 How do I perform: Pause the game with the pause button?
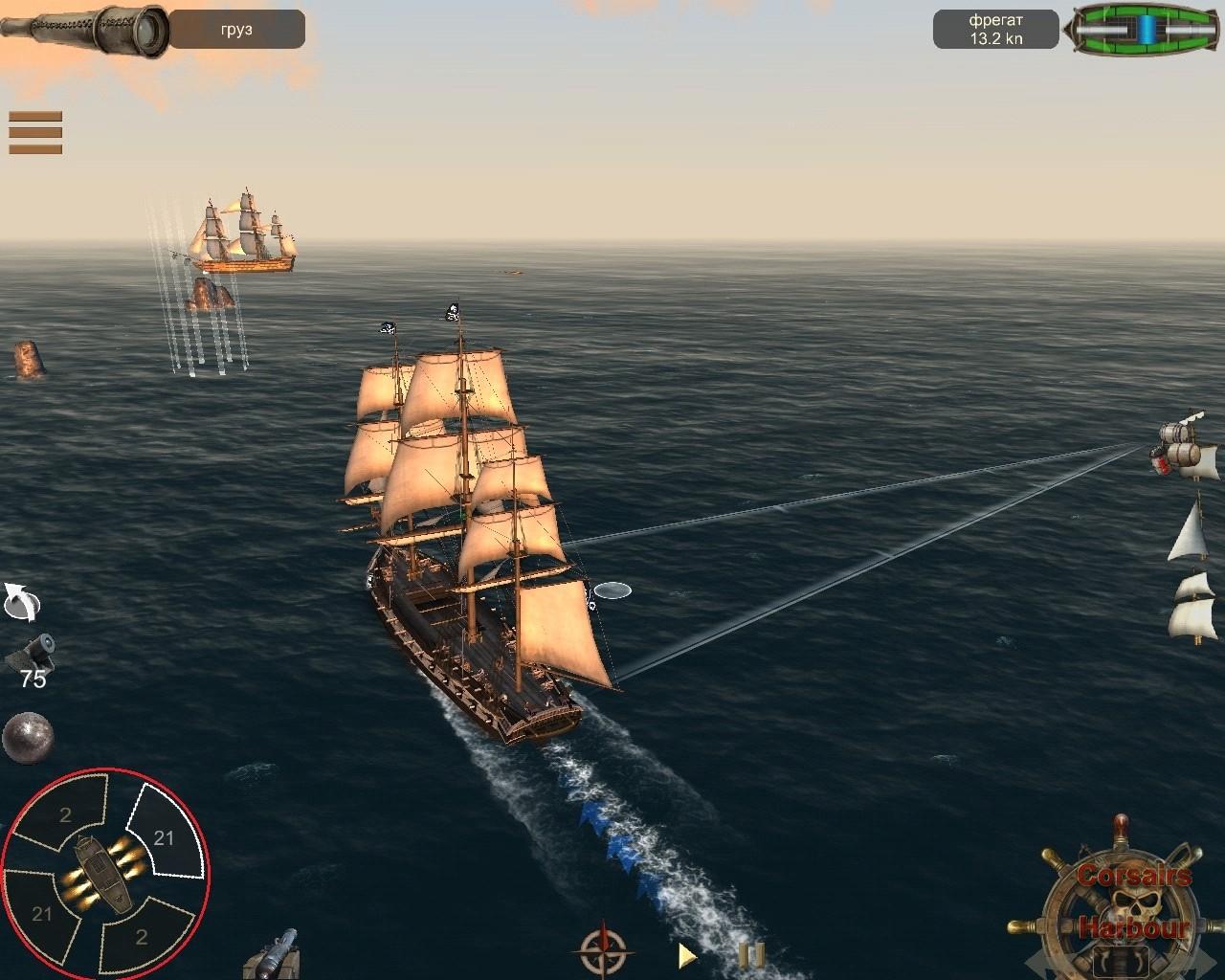(752, 954)
